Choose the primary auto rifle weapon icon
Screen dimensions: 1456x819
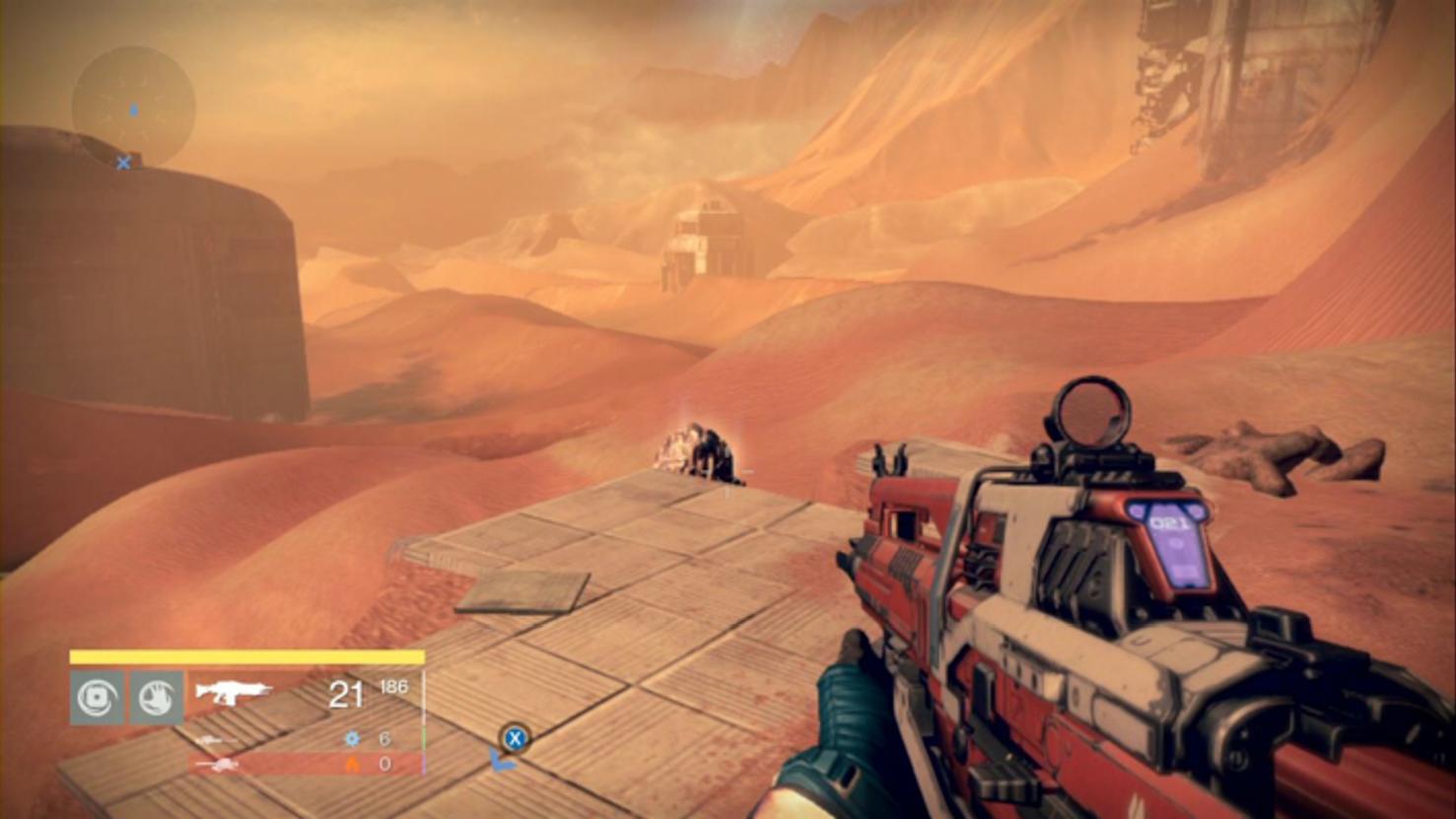point(233,693)
